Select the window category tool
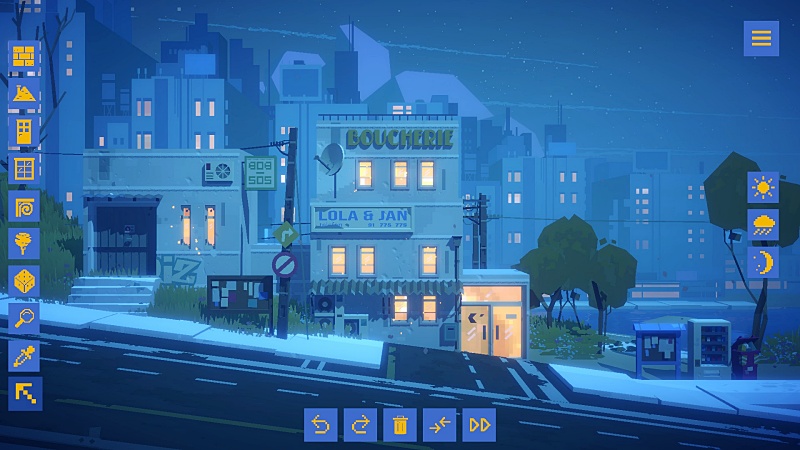The height and width of the screenshot is (450, 800). coord(24,168)
